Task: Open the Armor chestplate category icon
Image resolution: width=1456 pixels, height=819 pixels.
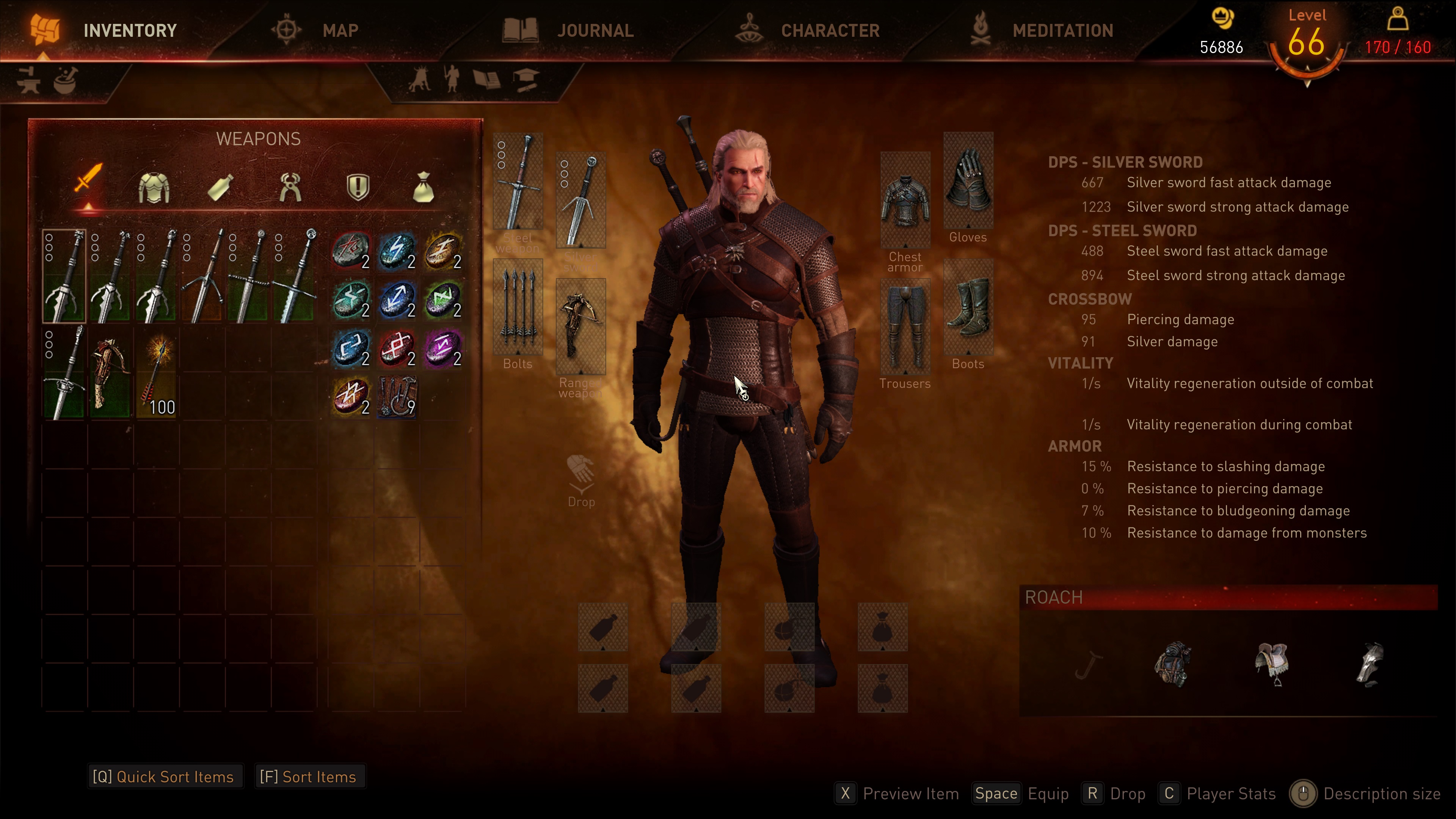Action: pos(154,187)
